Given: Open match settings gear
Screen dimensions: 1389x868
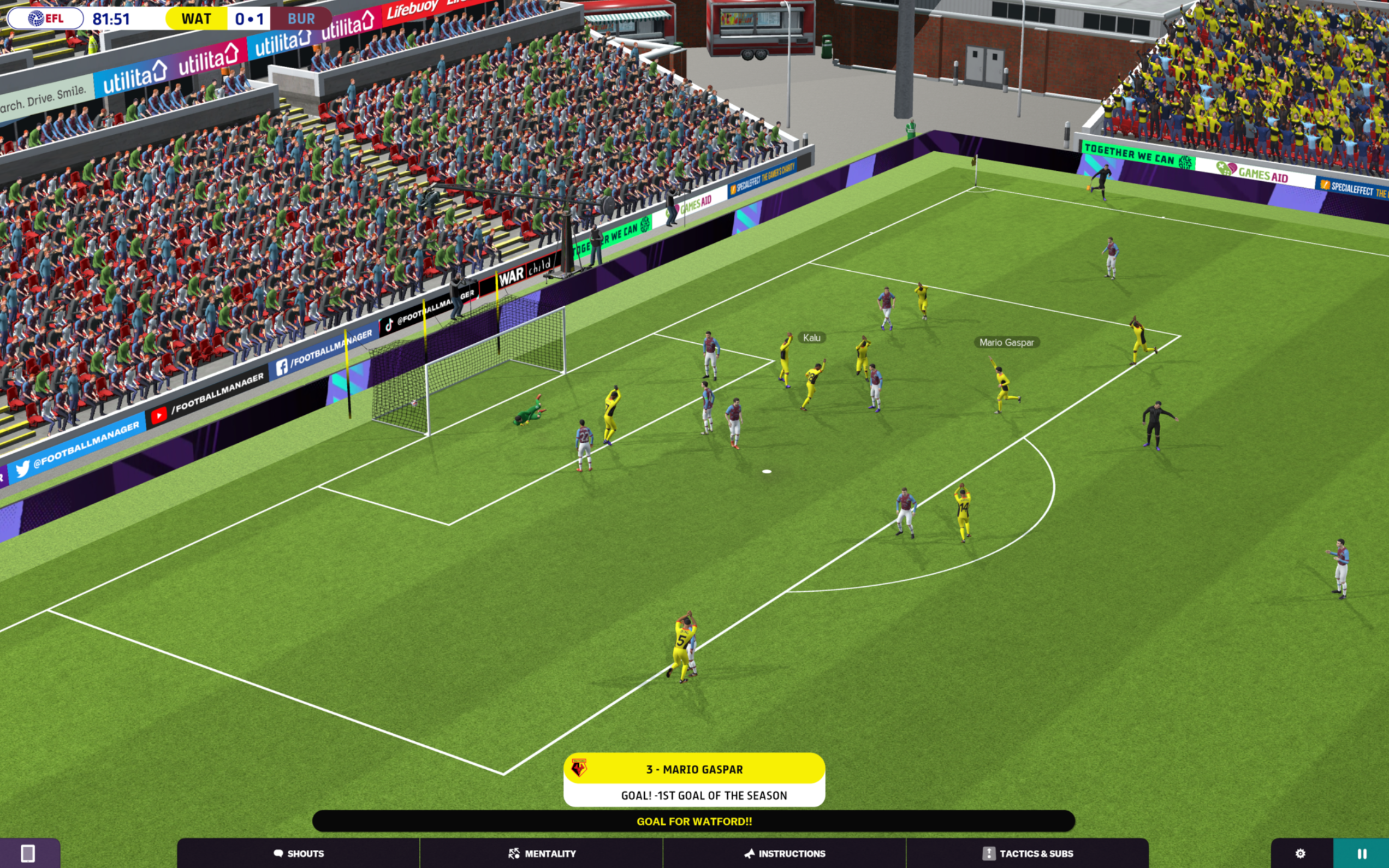Looking at the screenshot, I should (x=1301, y=854).
